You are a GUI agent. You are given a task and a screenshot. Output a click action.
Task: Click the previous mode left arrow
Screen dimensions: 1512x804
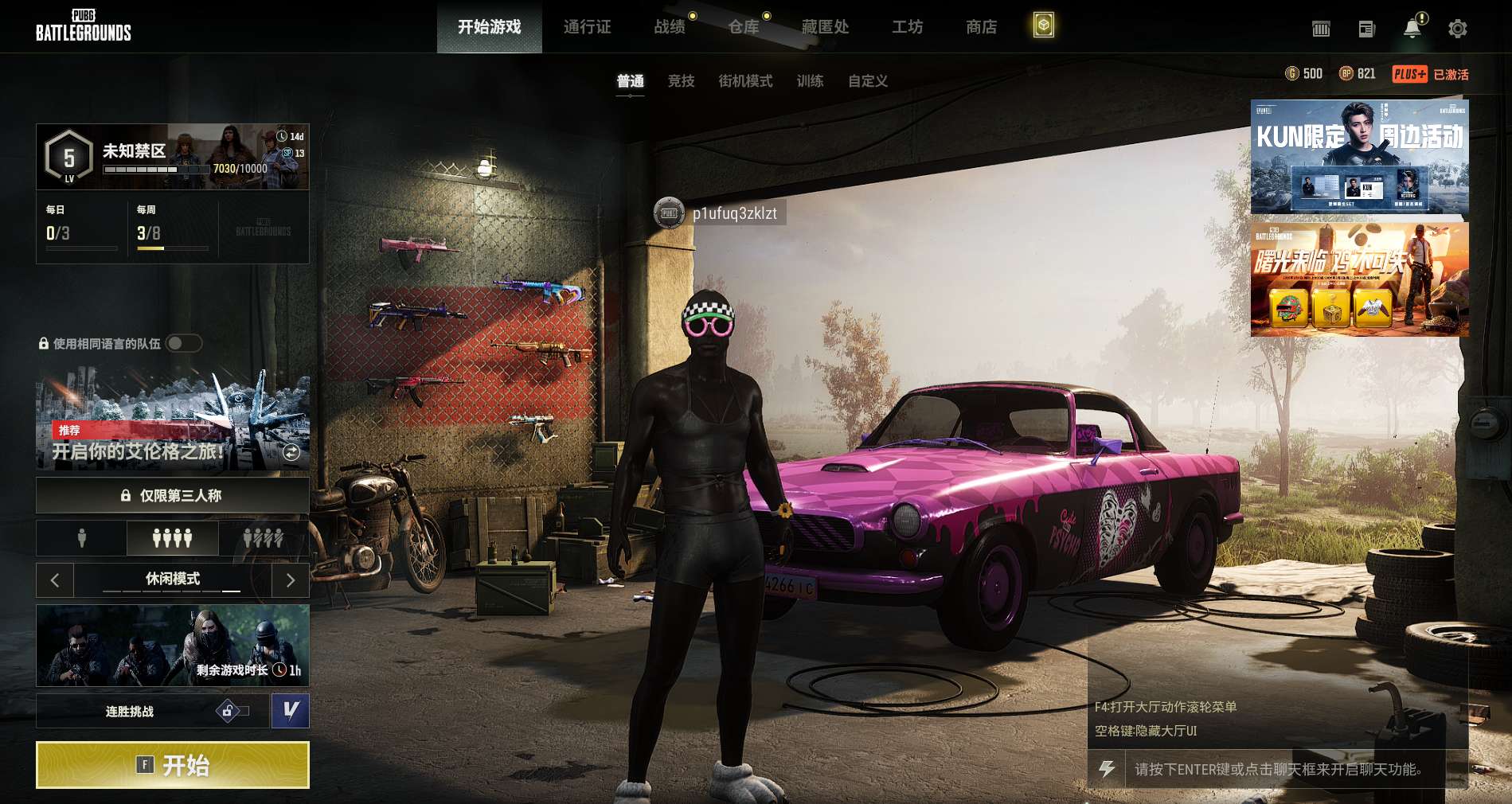point(55,580)
